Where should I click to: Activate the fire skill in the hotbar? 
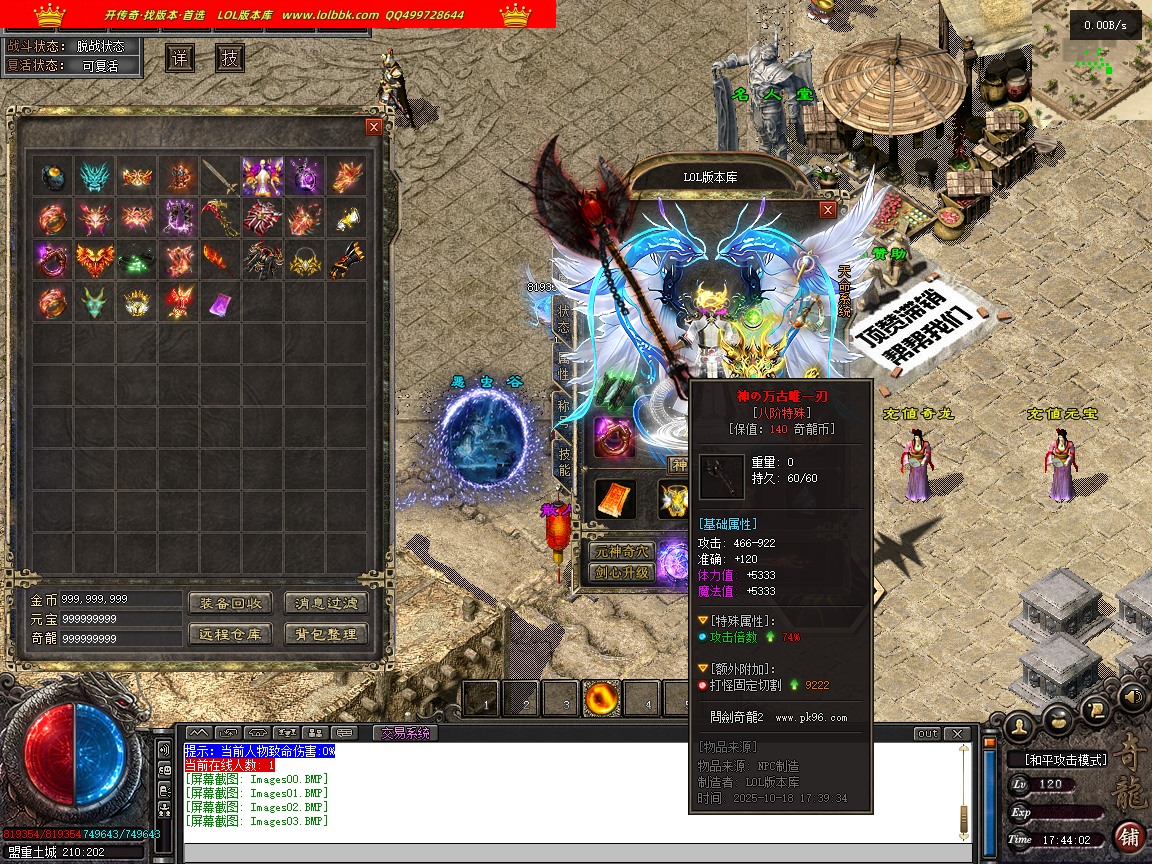point(603,699)
